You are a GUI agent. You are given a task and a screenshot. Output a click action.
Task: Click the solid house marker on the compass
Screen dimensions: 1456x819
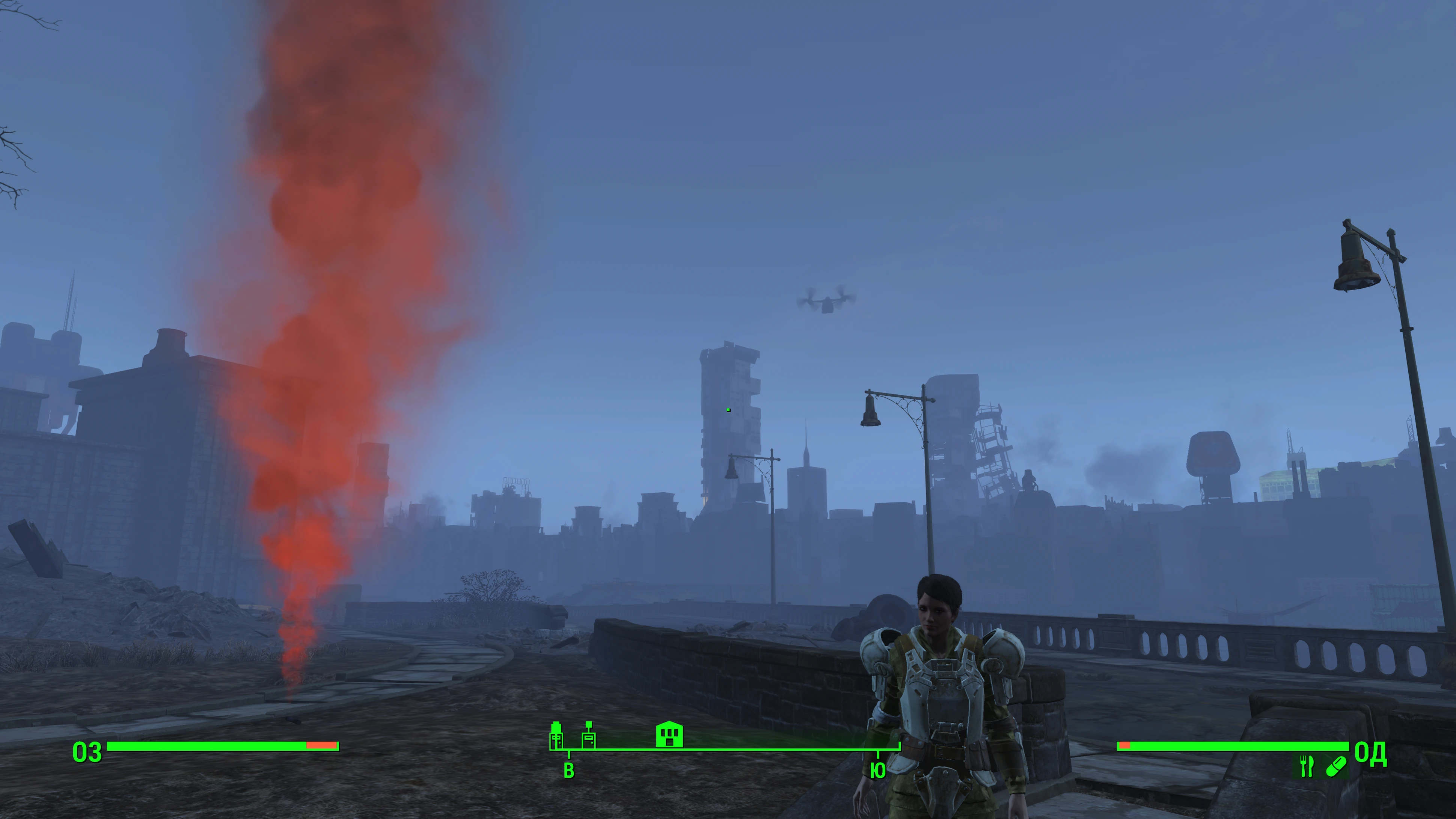(669, 734)
